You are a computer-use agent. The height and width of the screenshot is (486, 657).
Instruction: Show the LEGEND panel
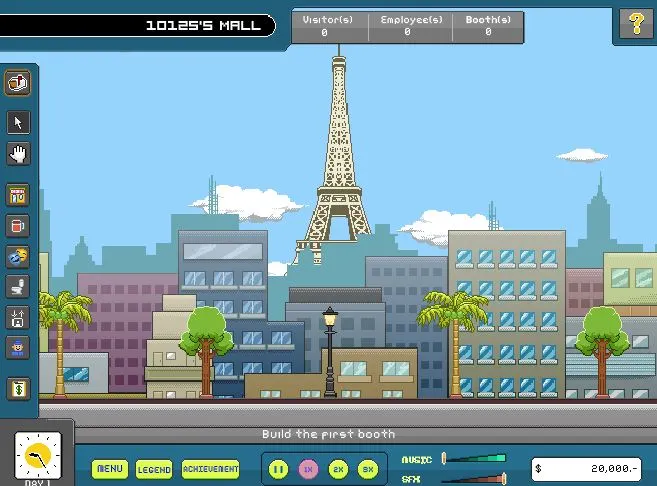coord(154,468)
